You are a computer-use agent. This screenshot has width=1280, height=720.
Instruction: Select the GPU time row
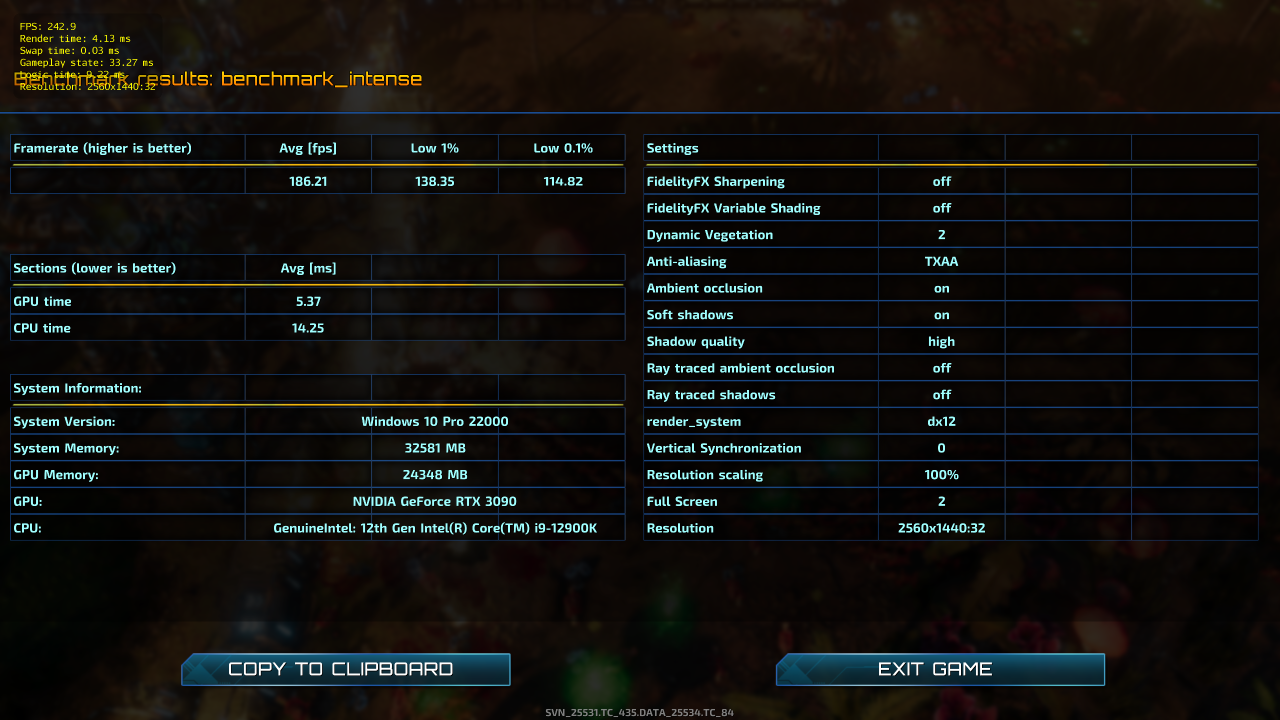tap(127, 301)
